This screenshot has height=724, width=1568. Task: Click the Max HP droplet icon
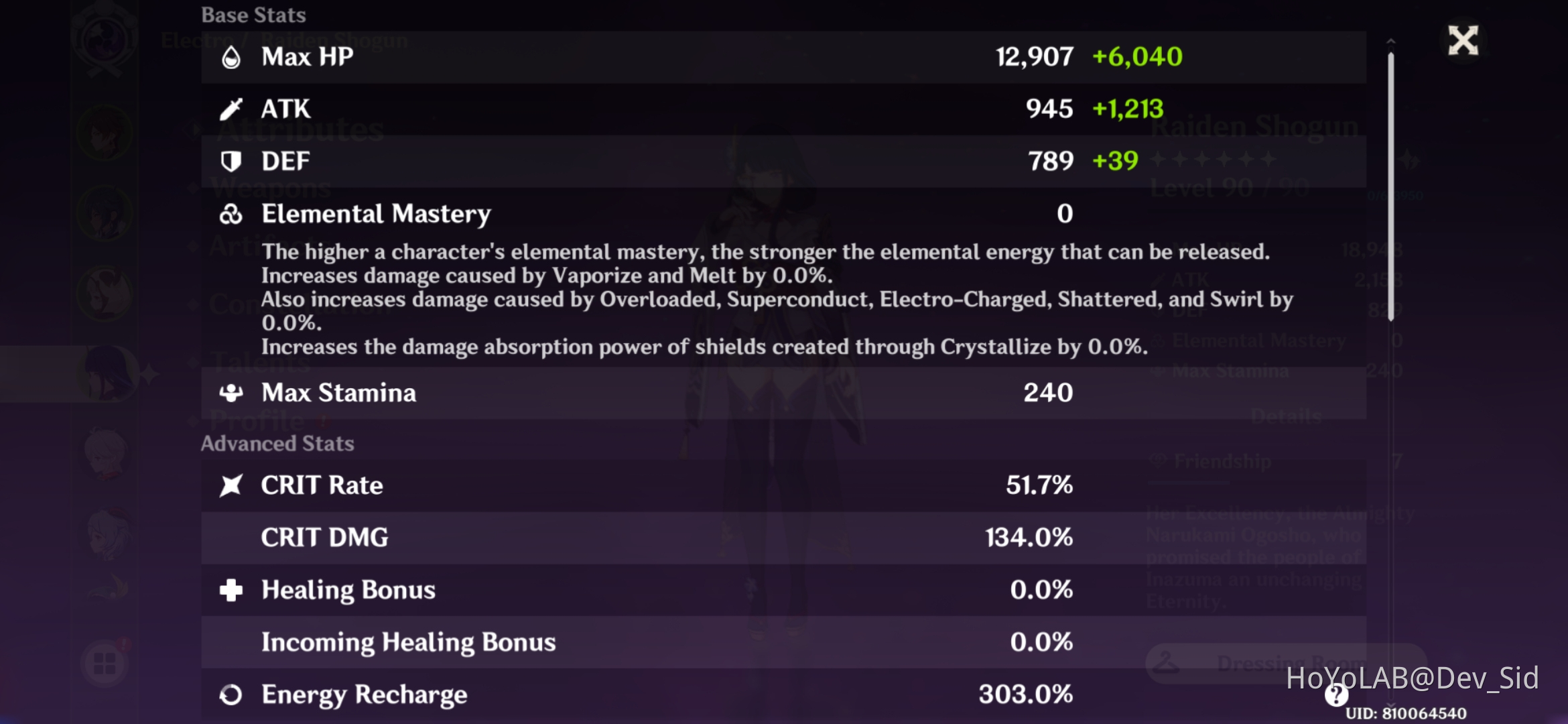[x=231, y=56]
